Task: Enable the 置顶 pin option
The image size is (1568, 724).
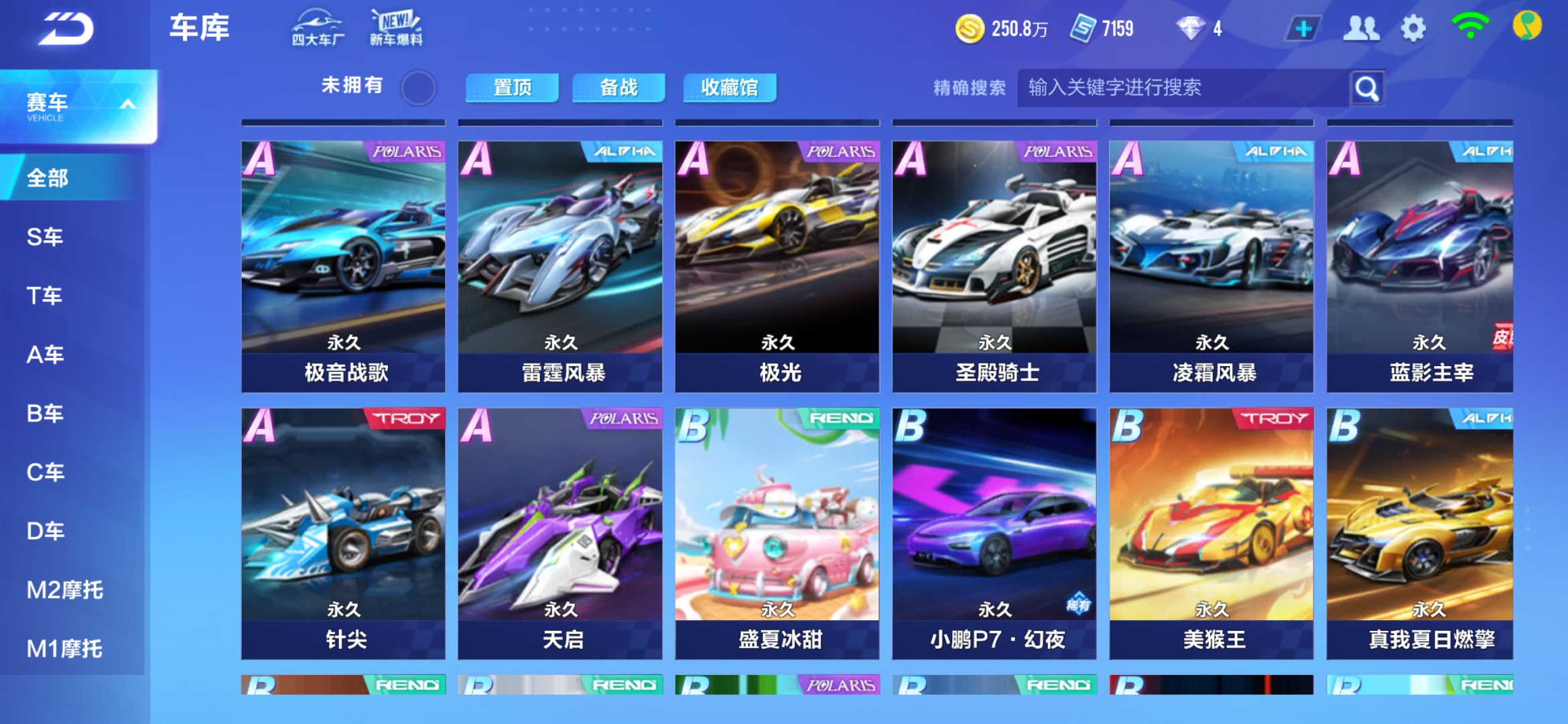Action: (x=513, y=87)
